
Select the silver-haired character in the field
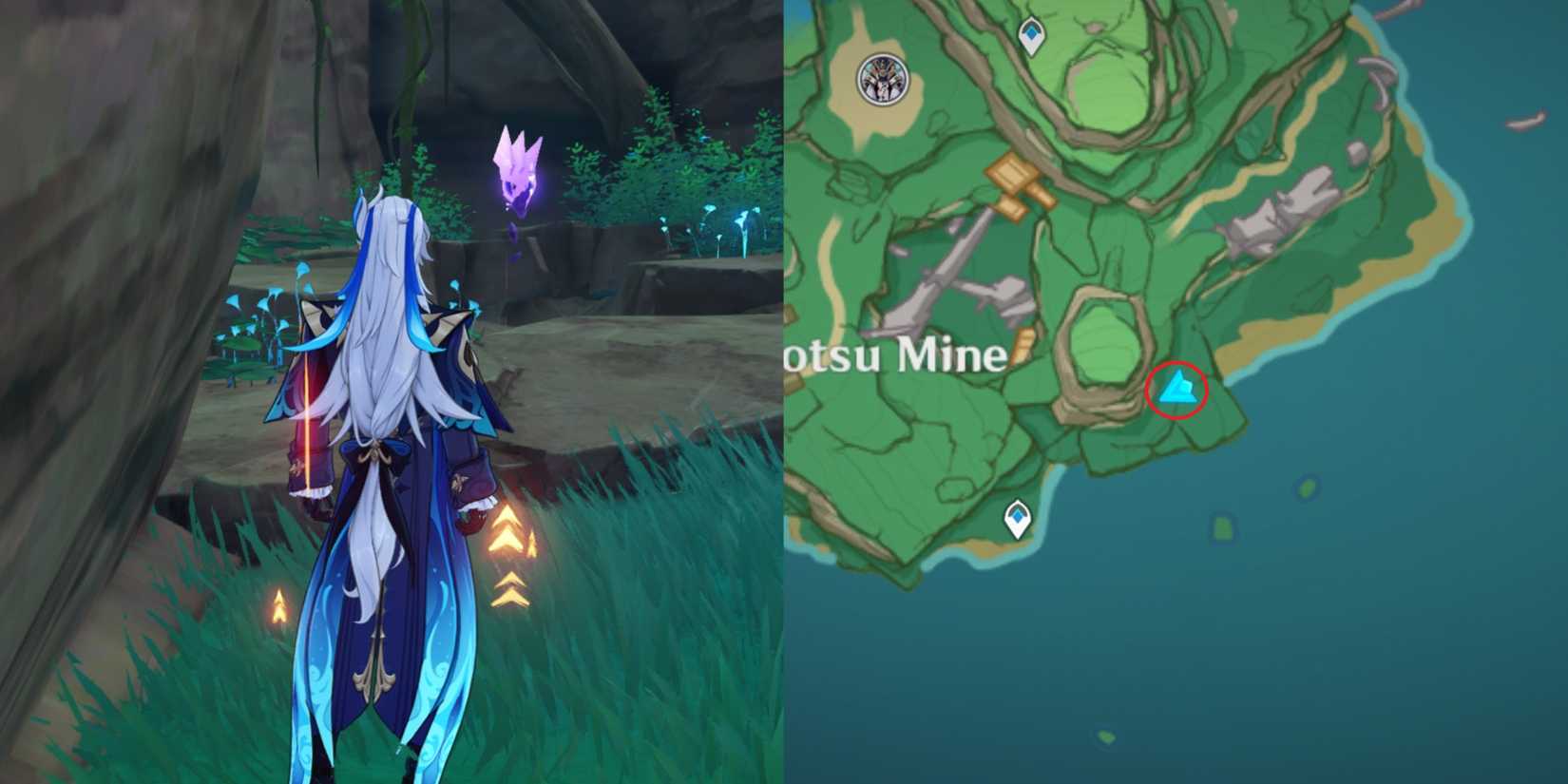click(x=380, y=428)
